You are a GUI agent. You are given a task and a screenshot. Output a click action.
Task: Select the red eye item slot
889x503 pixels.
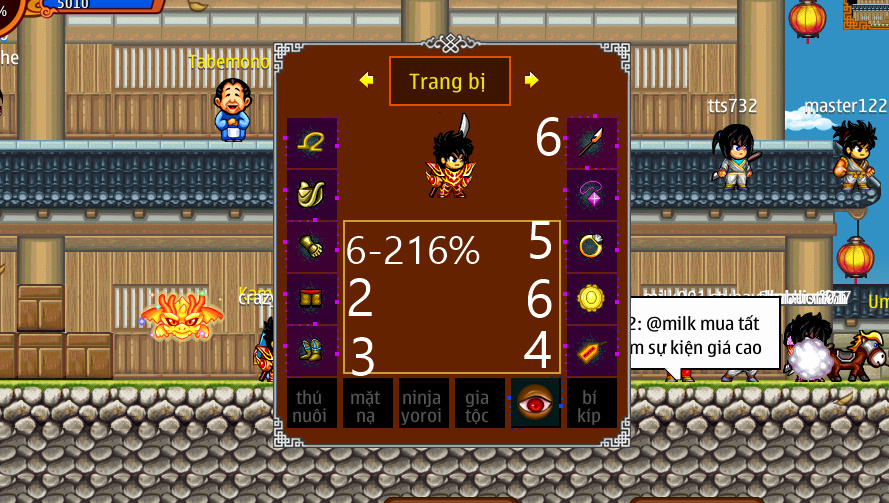[536, 403]
